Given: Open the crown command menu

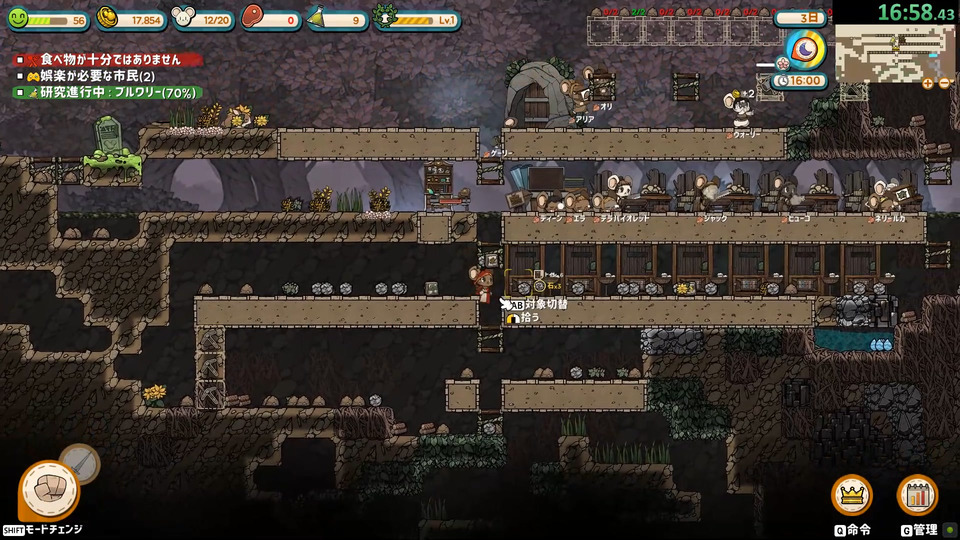Looking at the screenshot, I should (852, 495).
